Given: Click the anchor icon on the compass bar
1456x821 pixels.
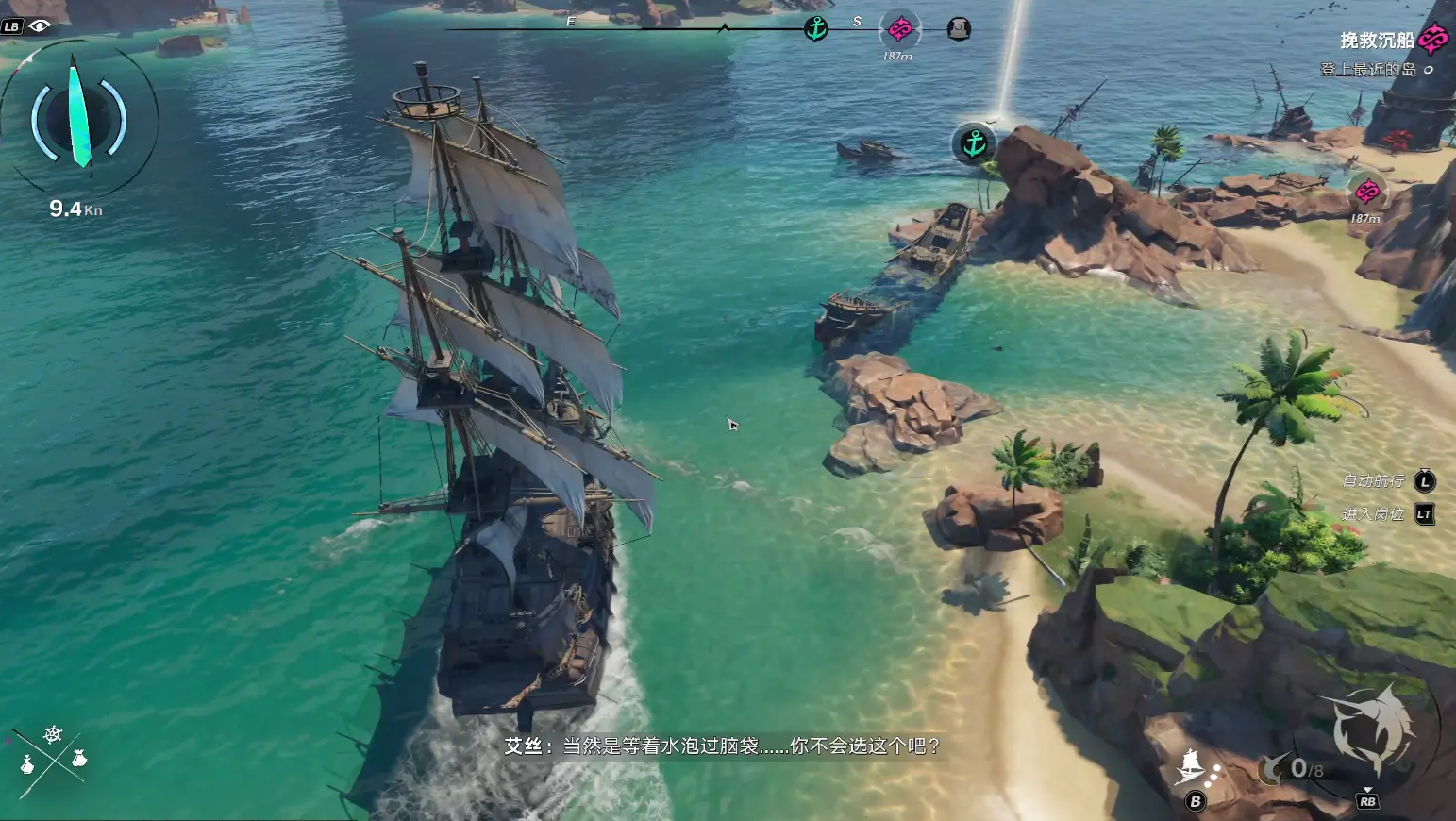Looking at the screenshot, I should click(816, 28).
